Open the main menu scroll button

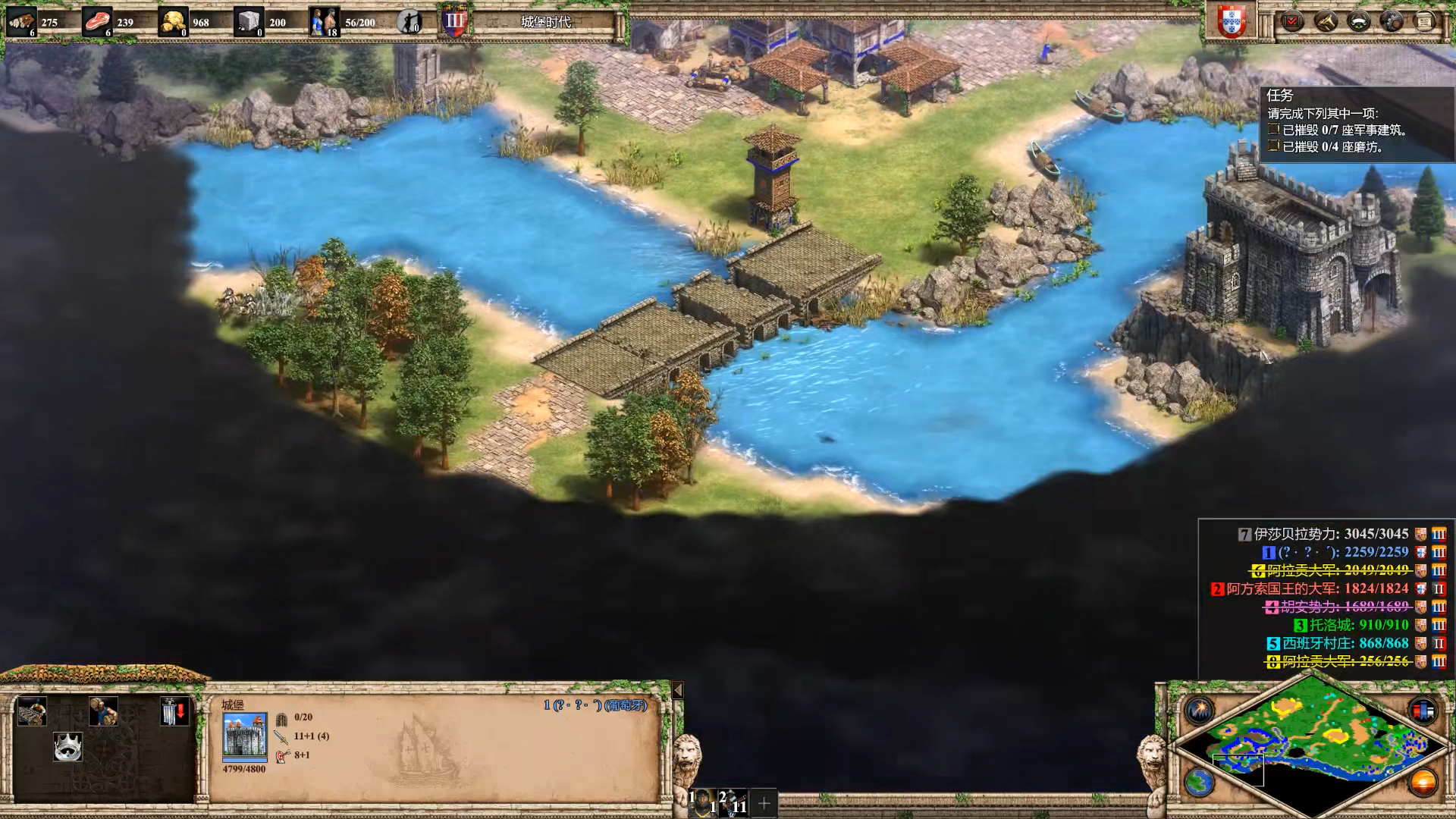click(x=1424, y=21)
